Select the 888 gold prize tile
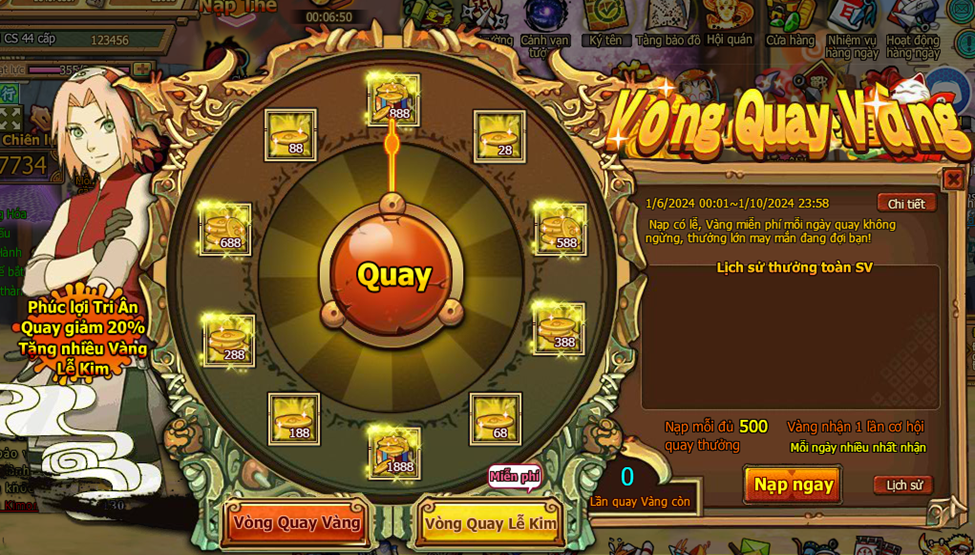Viewport: 975px width, 555px height. point(394,99)
